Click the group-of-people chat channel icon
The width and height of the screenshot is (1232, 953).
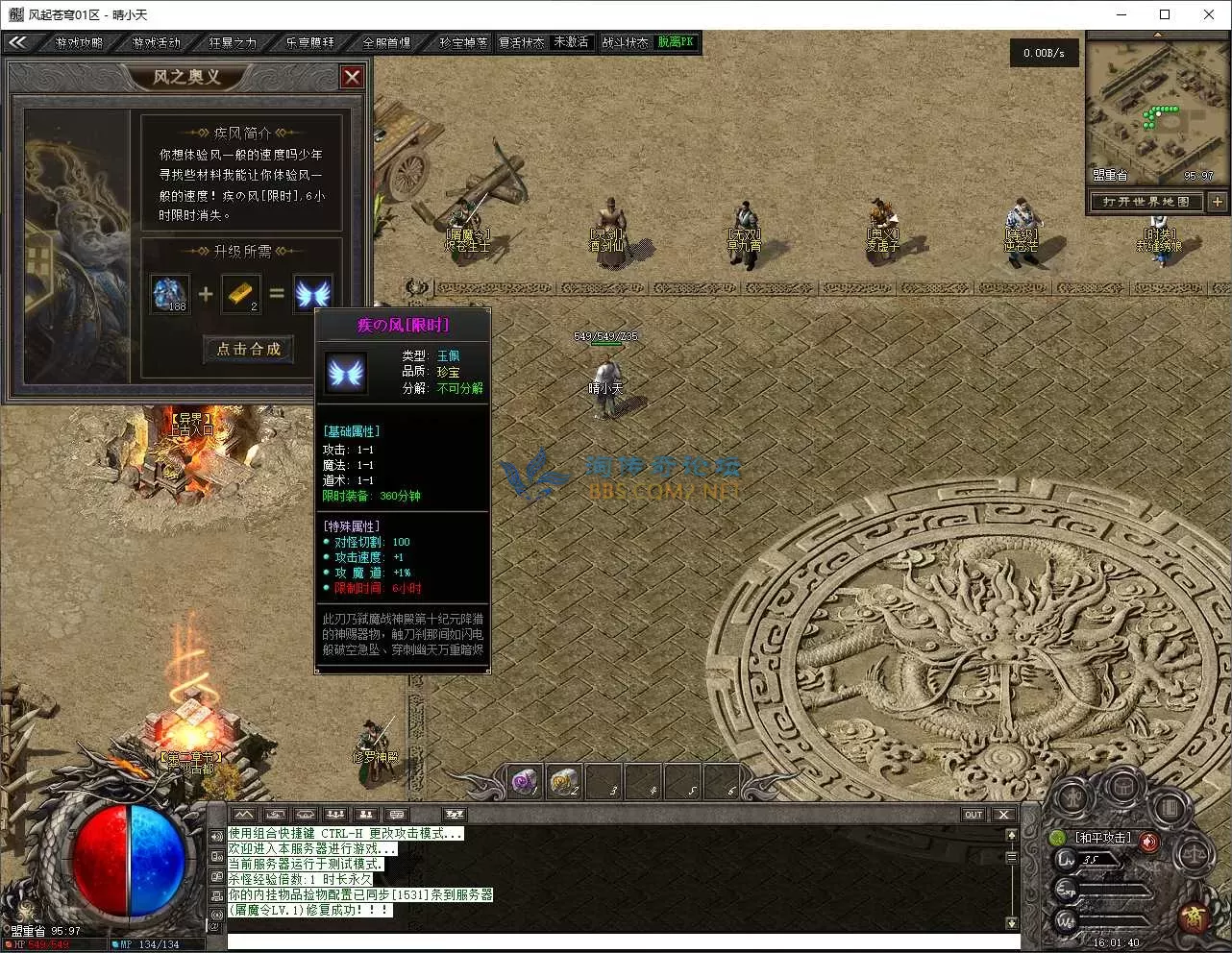pos(335,814)
